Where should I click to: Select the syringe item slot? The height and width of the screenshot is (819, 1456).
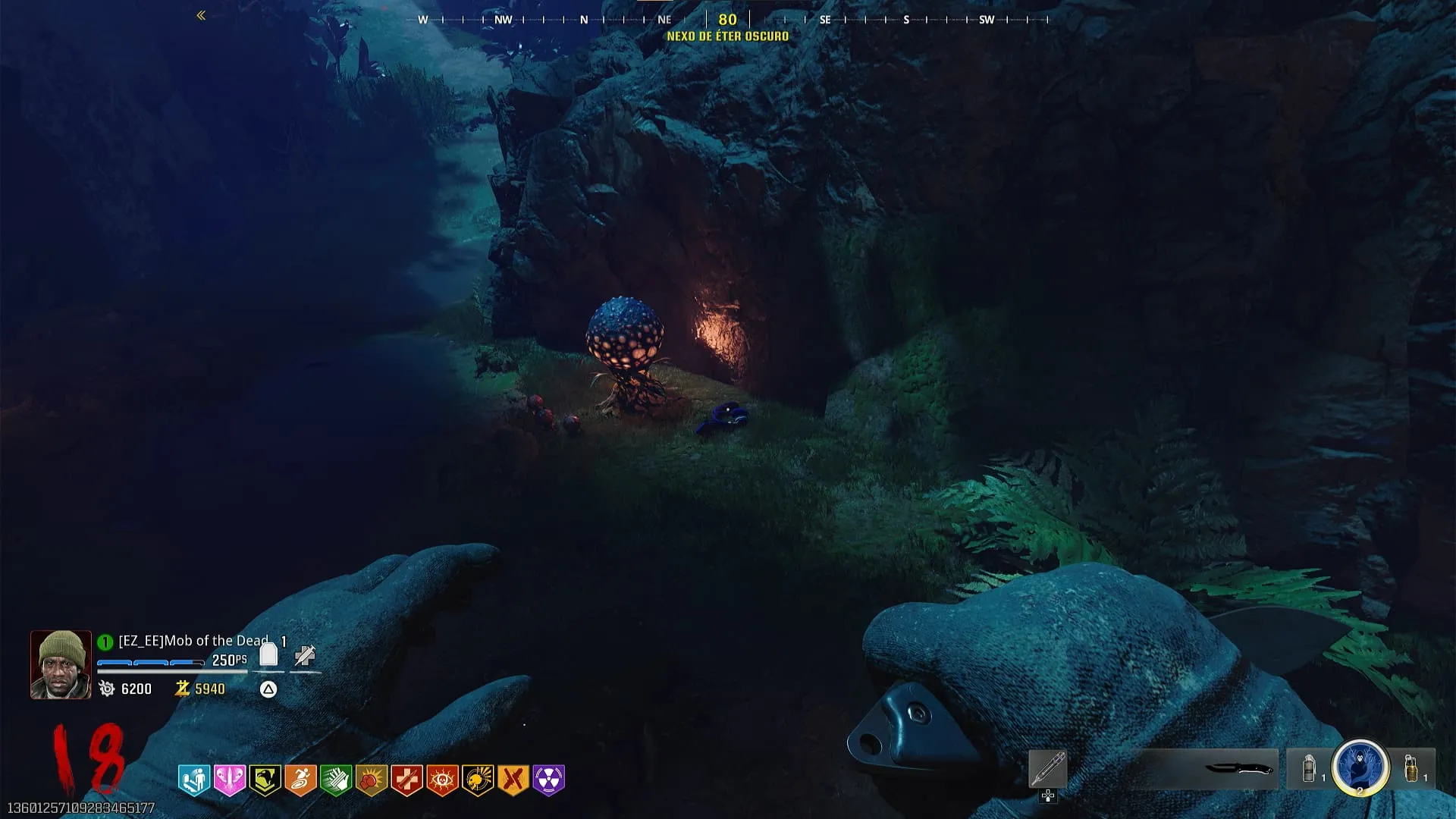click(1048, 769)
